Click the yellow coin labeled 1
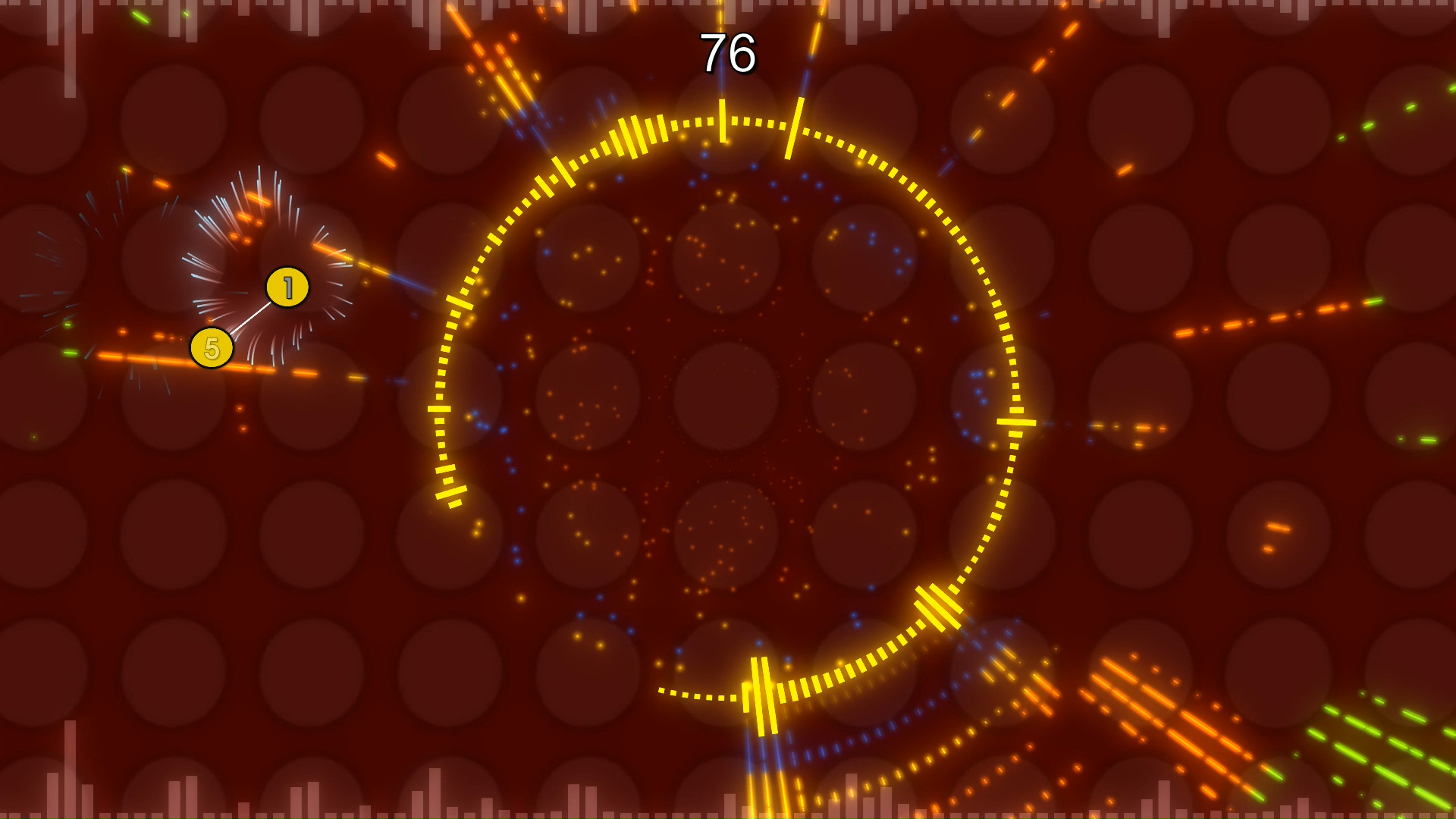Viewport: 1456px width, 819px height. pos(287,287)
